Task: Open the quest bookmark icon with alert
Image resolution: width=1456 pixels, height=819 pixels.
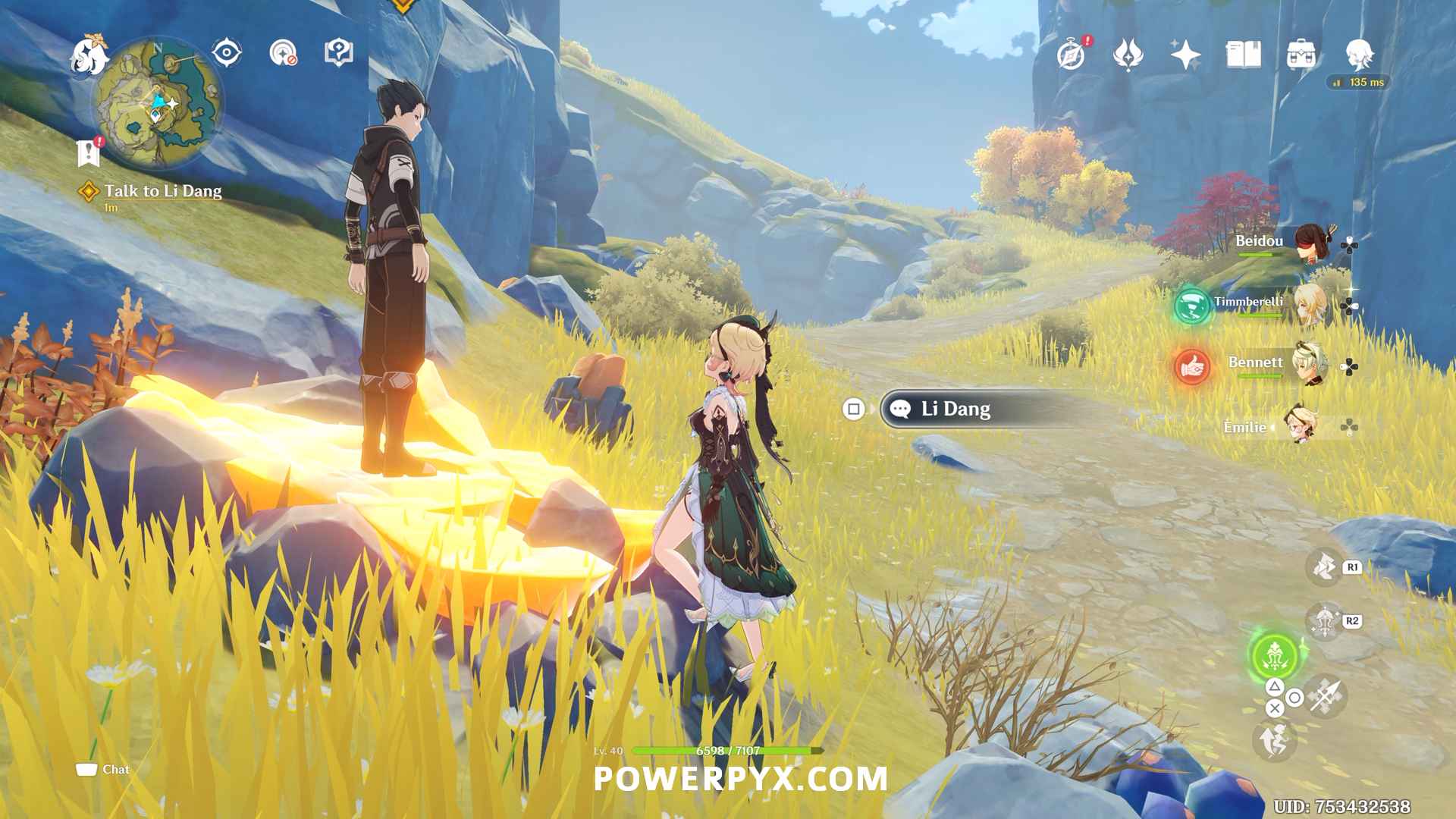Action: click(89, 152)
